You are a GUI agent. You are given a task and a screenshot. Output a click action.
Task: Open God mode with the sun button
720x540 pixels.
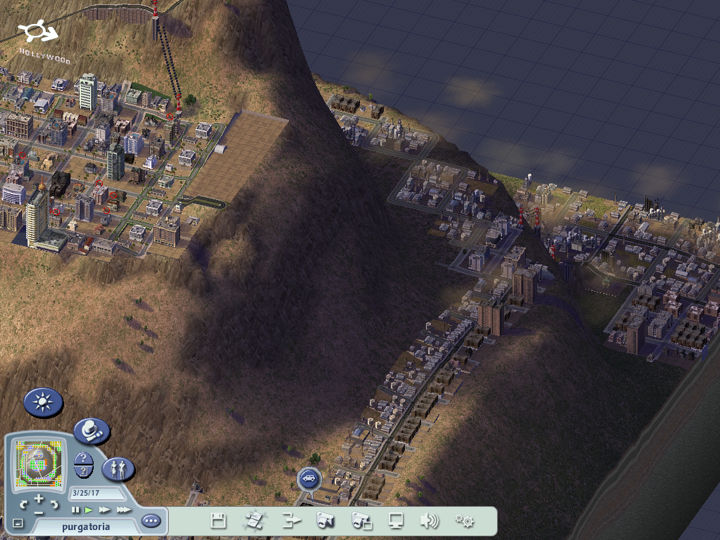[x=43, y=403]
